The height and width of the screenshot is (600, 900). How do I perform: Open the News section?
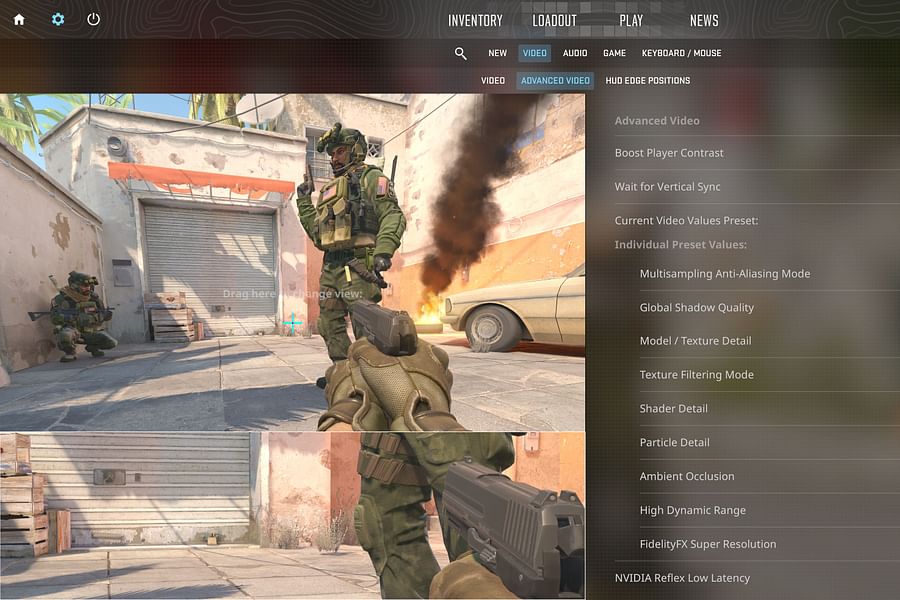[704, 21]
